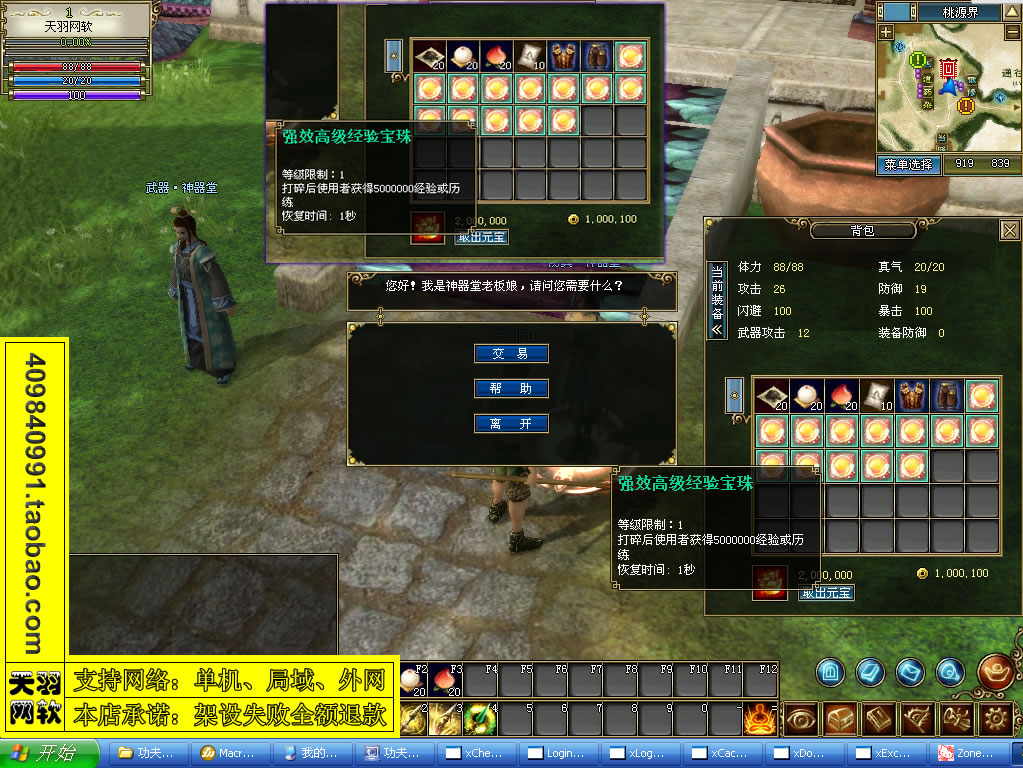
Task: Open the 菜单选择 menu under the minimap
Action: (908, 164)
